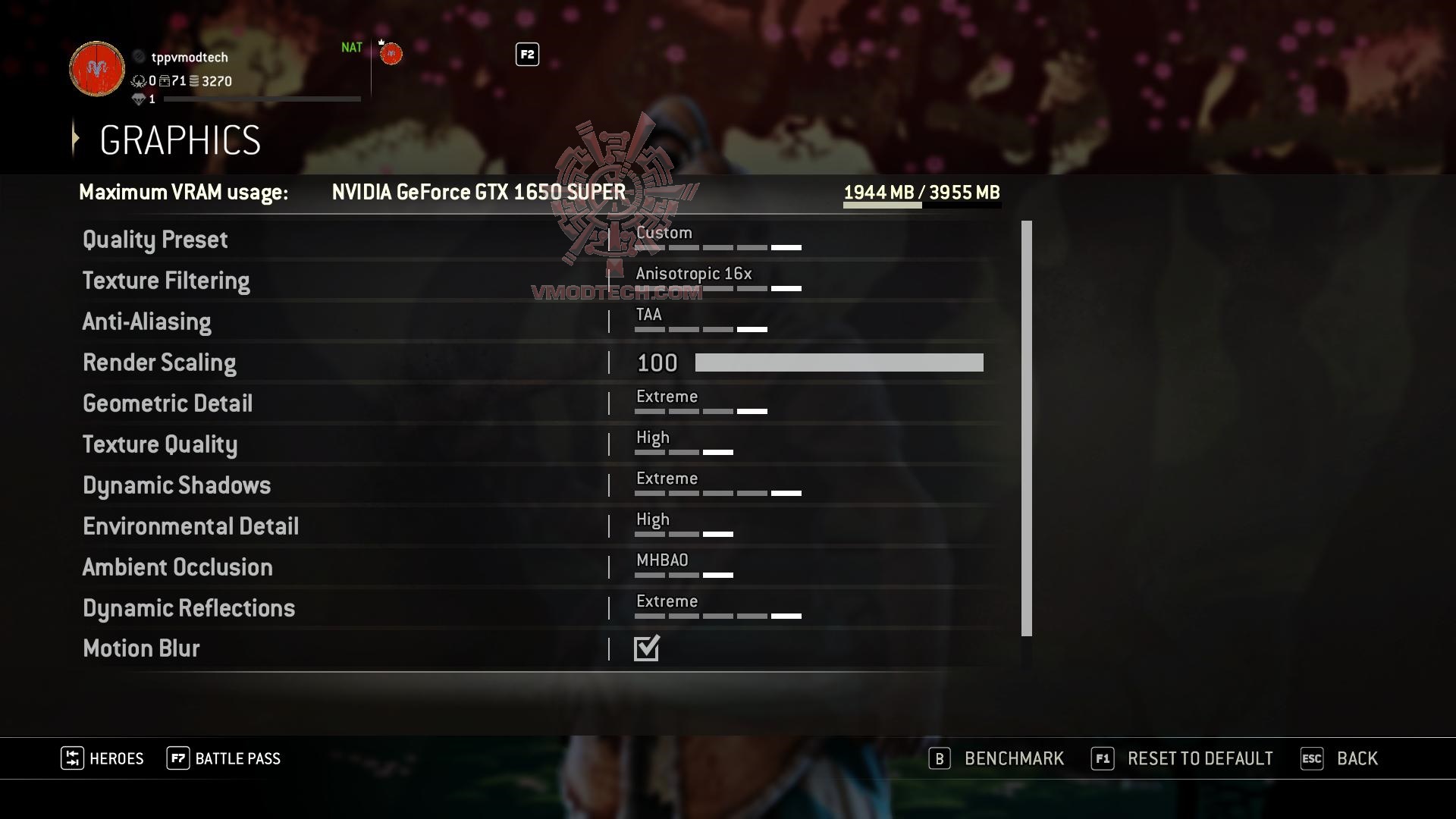Click the party member avatar beside NAT
This screenshot has width=1456, height=819.
tap(391, 53)
